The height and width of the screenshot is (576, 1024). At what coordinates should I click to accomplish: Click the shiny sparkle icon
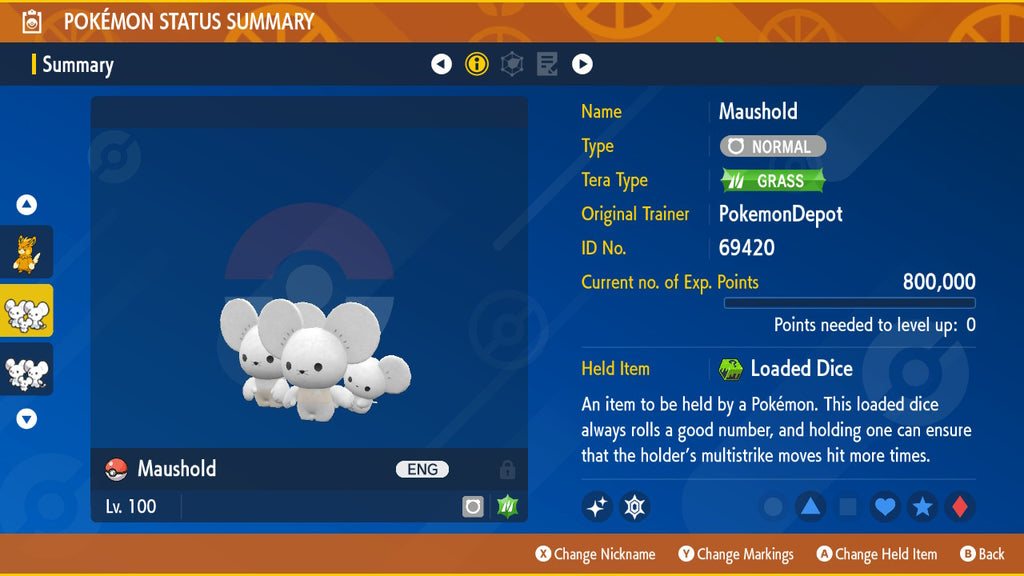(597, 507)
